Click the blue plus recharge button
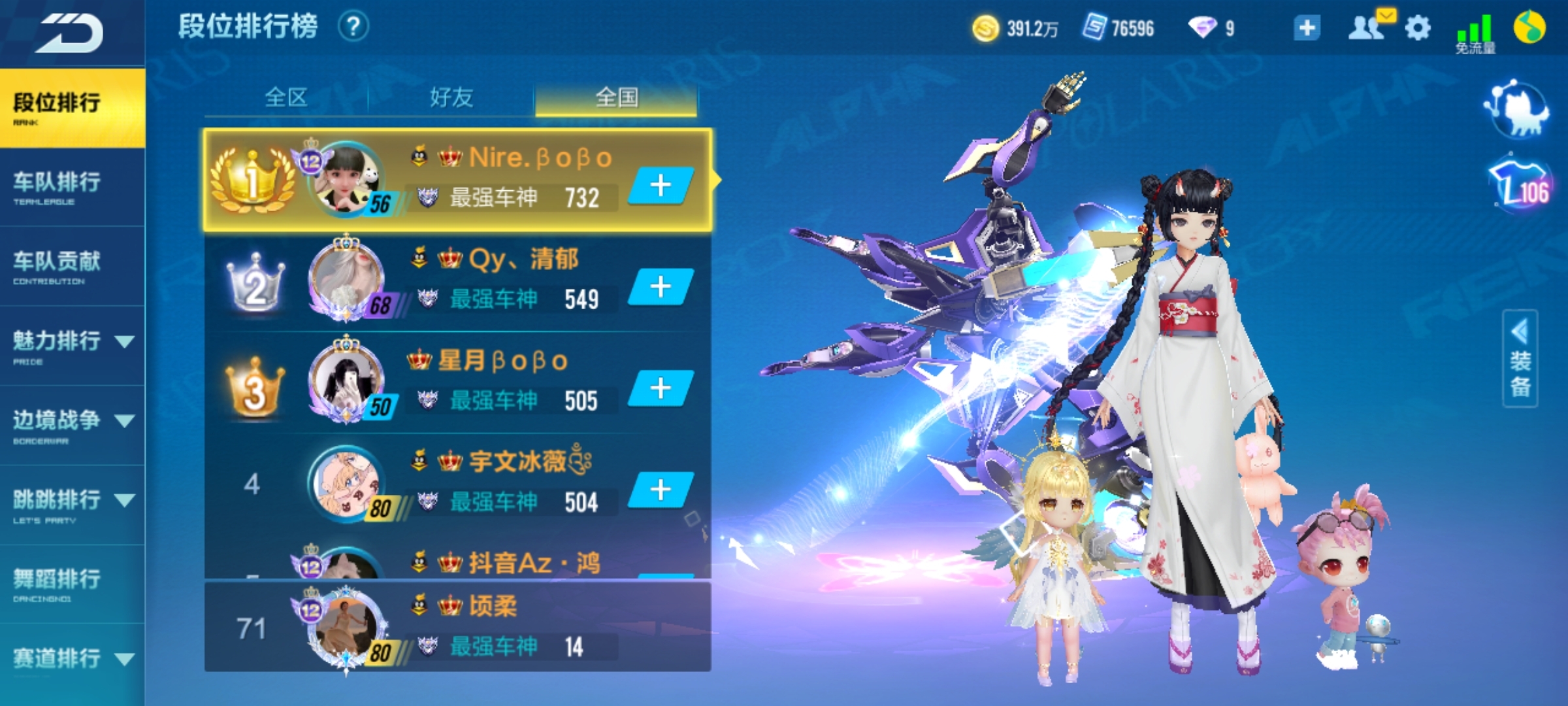Image resolution: width=1568 pixels, height=706 pixels. [x=1307, y=28]
